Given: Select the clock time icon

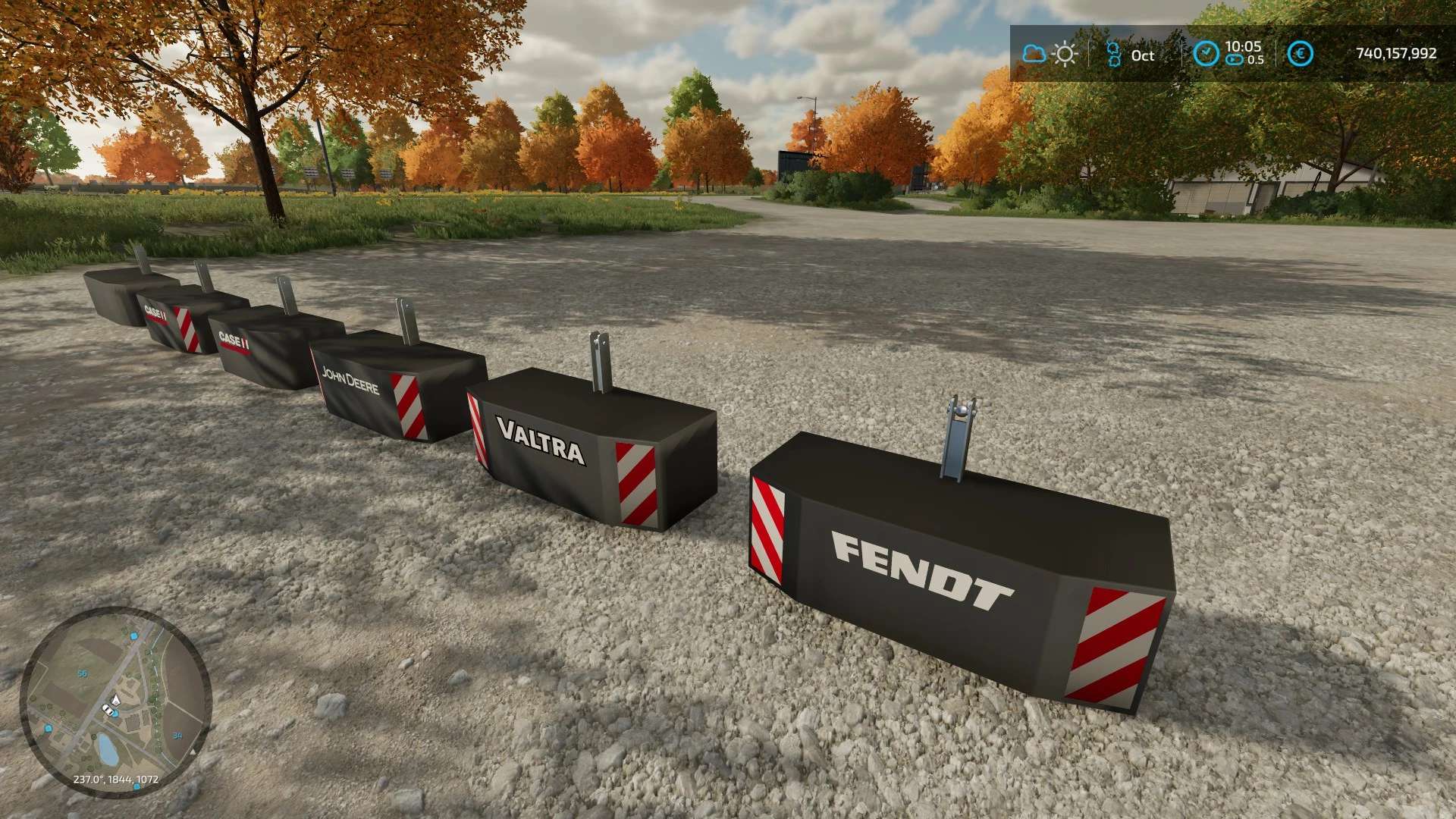Looking at the screenshot, I should click(x=1206, y=53).
